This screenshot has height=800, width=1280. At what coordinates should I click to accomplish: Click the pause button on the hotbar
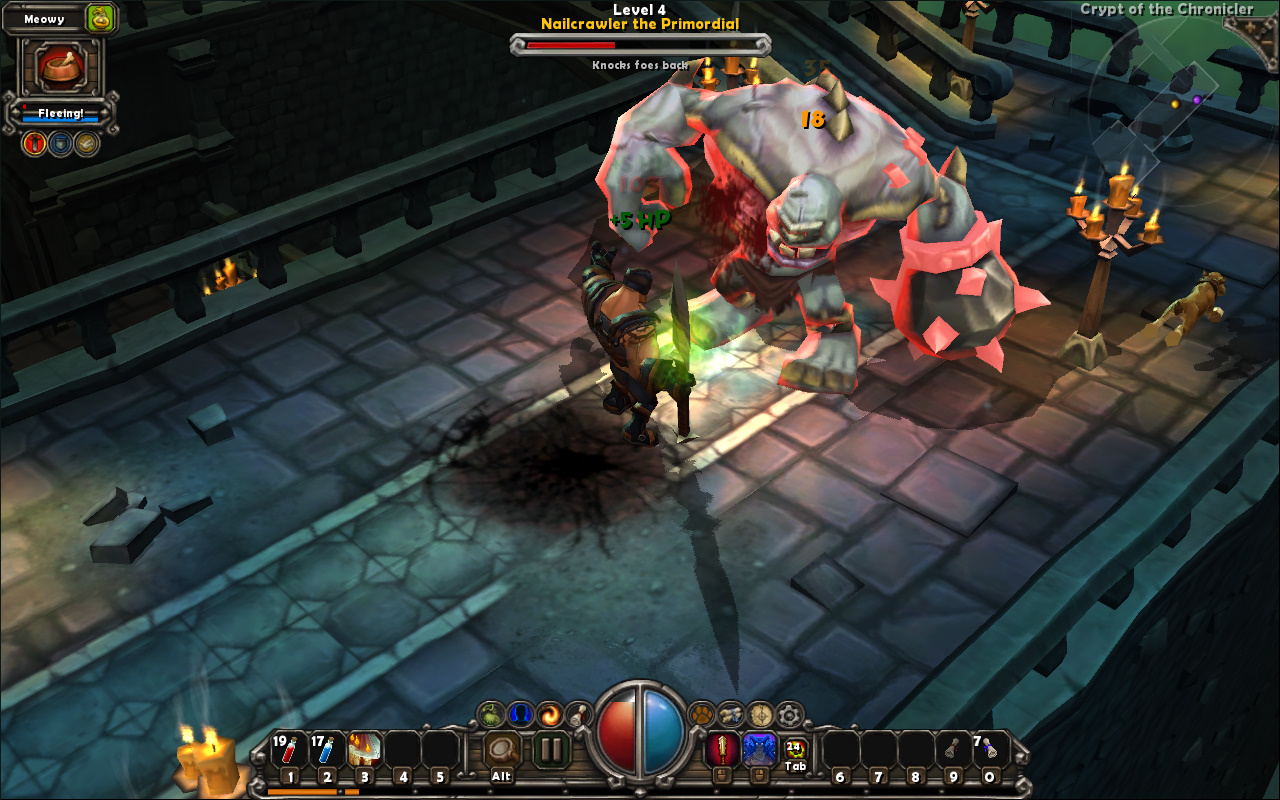(551, 749)
